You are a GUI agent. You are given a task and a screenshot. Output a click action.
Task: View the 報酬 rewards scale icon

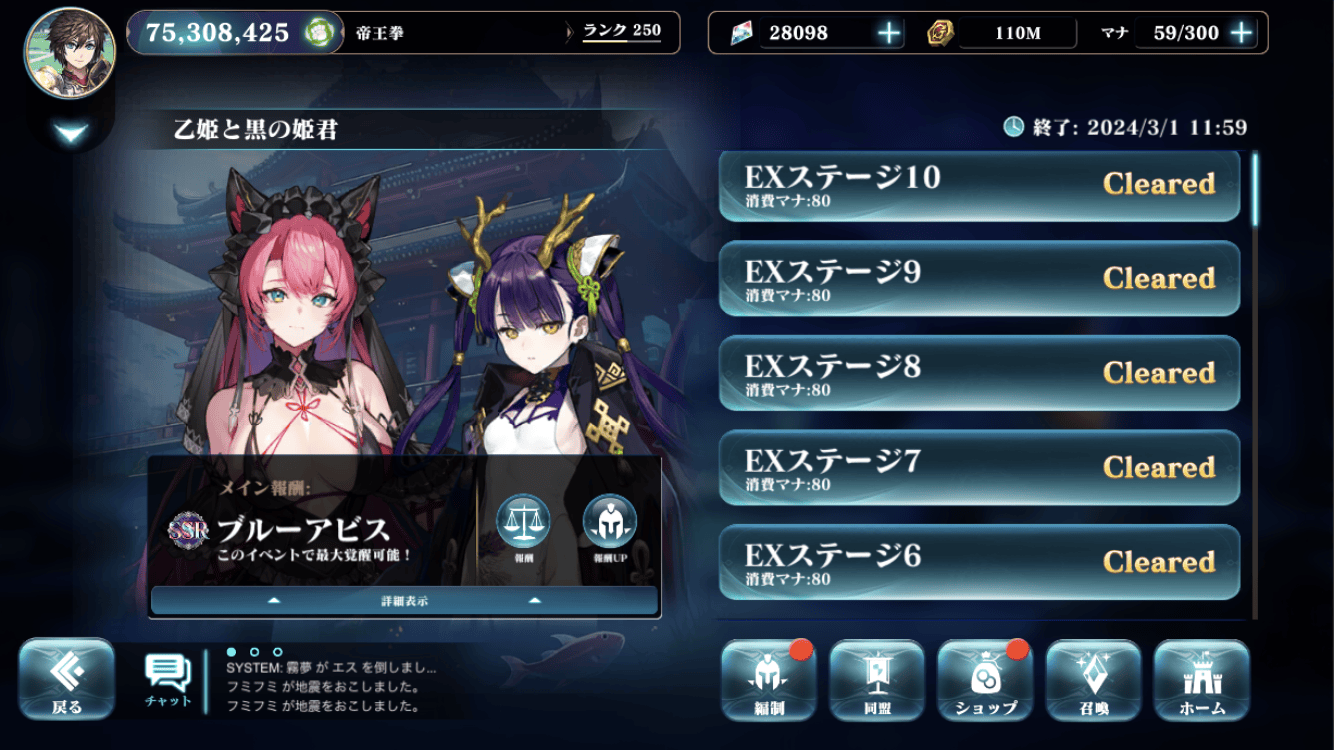pos(523,522)
